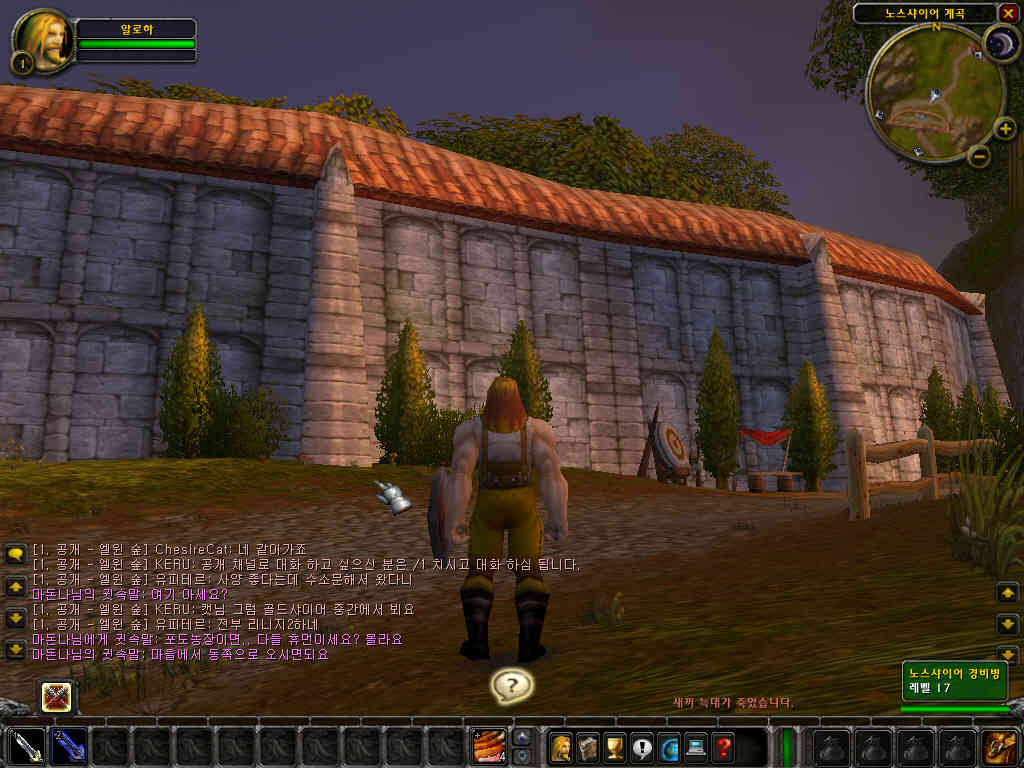Open the quest log exclamation button
Viewport: 1024px width, 768px height.
tap(642, 746)
